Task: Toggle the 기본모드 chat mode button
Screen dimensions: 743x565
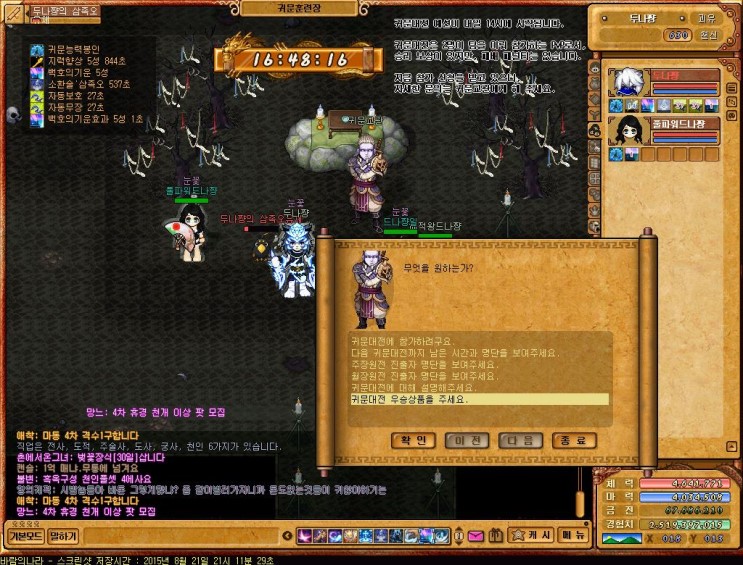Action: point(23,535)
